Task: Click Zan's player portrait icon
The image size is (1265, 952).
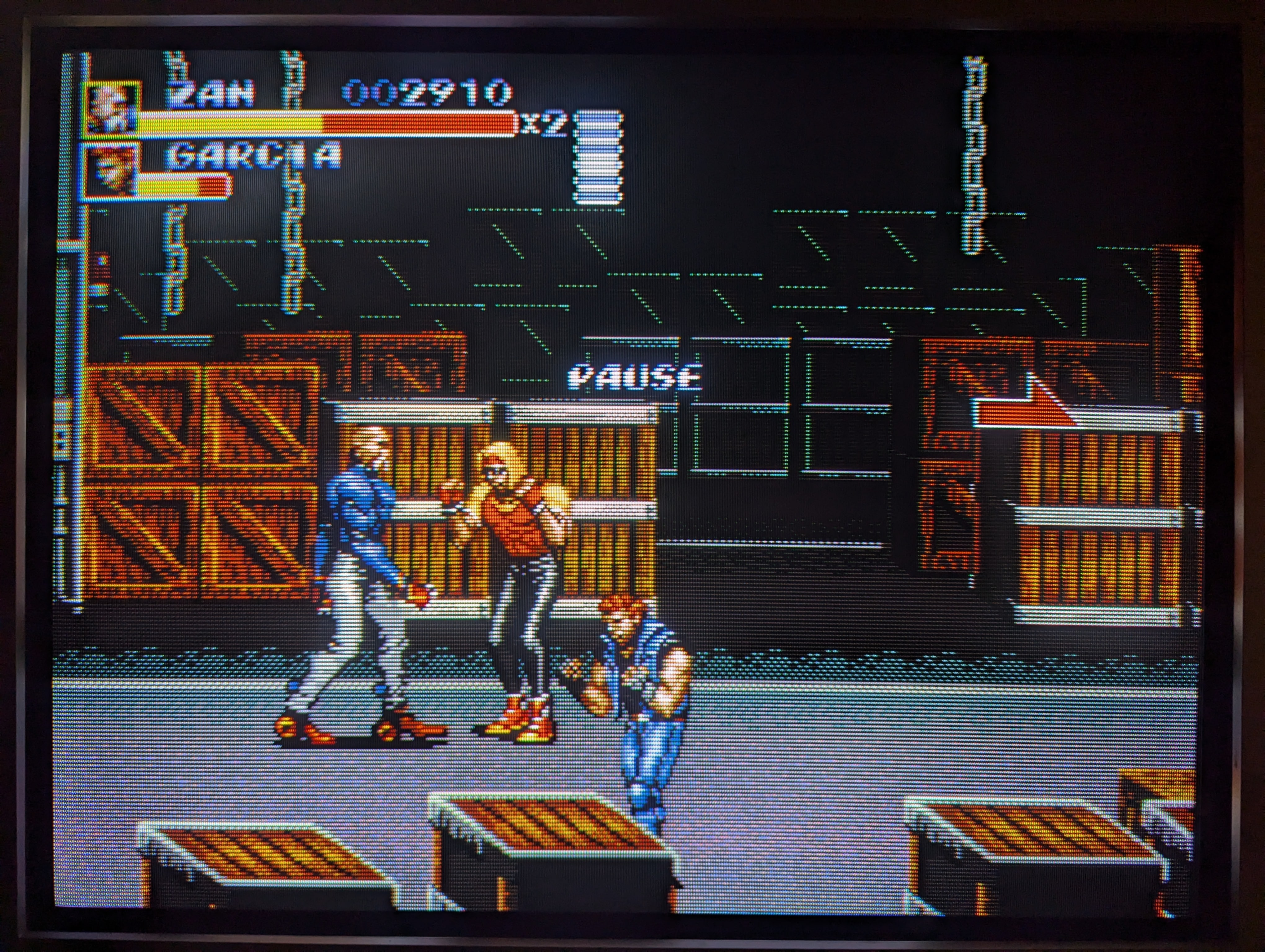Action: tap(111, 109)
